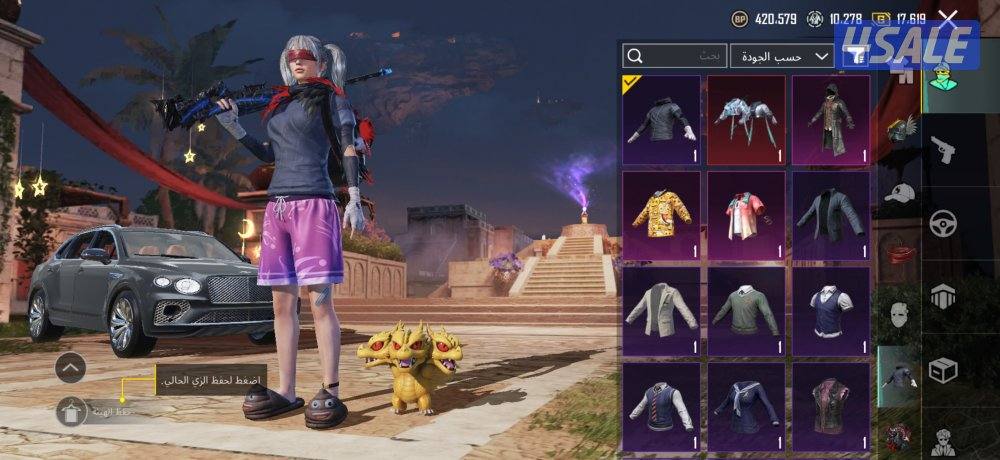
Task: Close the inventory with the X button
Action: [948, 18]
